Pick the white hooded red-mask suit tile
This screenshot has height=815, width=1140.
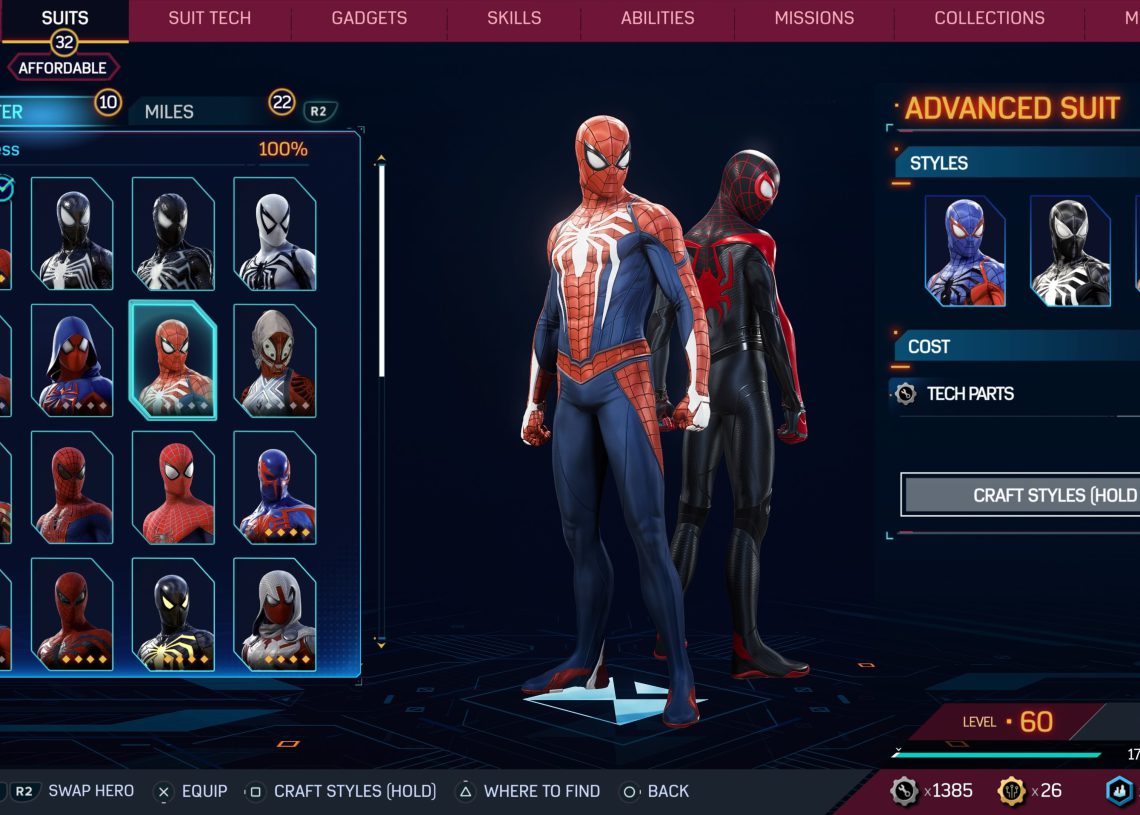pyautogui.click(x=274, y=613)
